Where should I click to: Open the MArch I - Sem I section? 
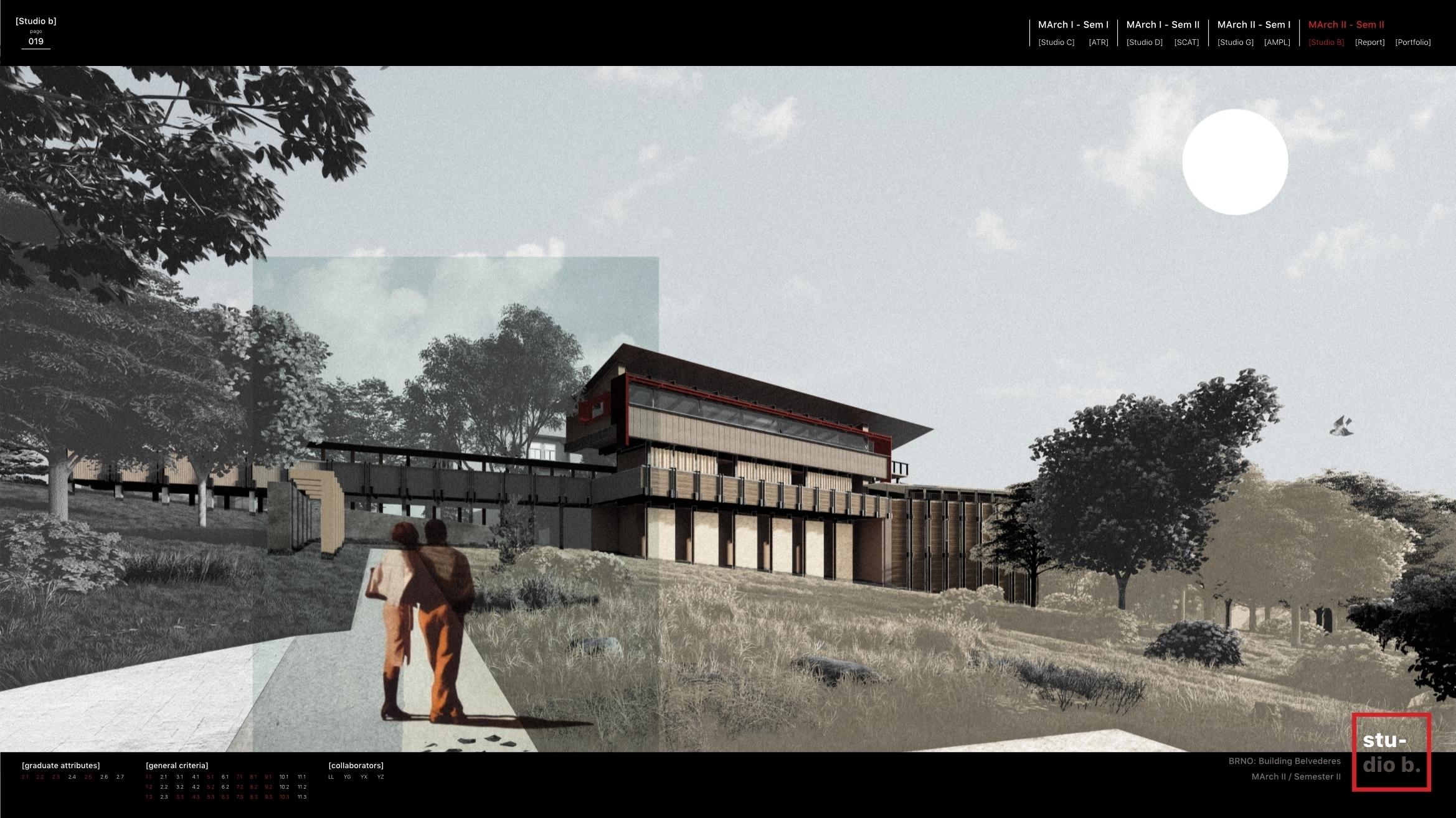point(1073,25)
